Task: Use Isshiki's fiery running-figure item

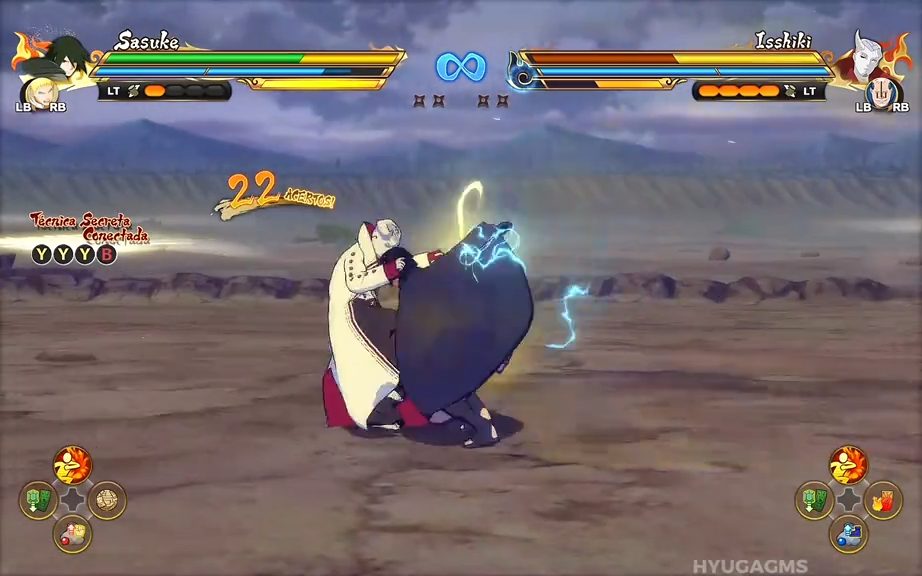Action: [848, 464]
